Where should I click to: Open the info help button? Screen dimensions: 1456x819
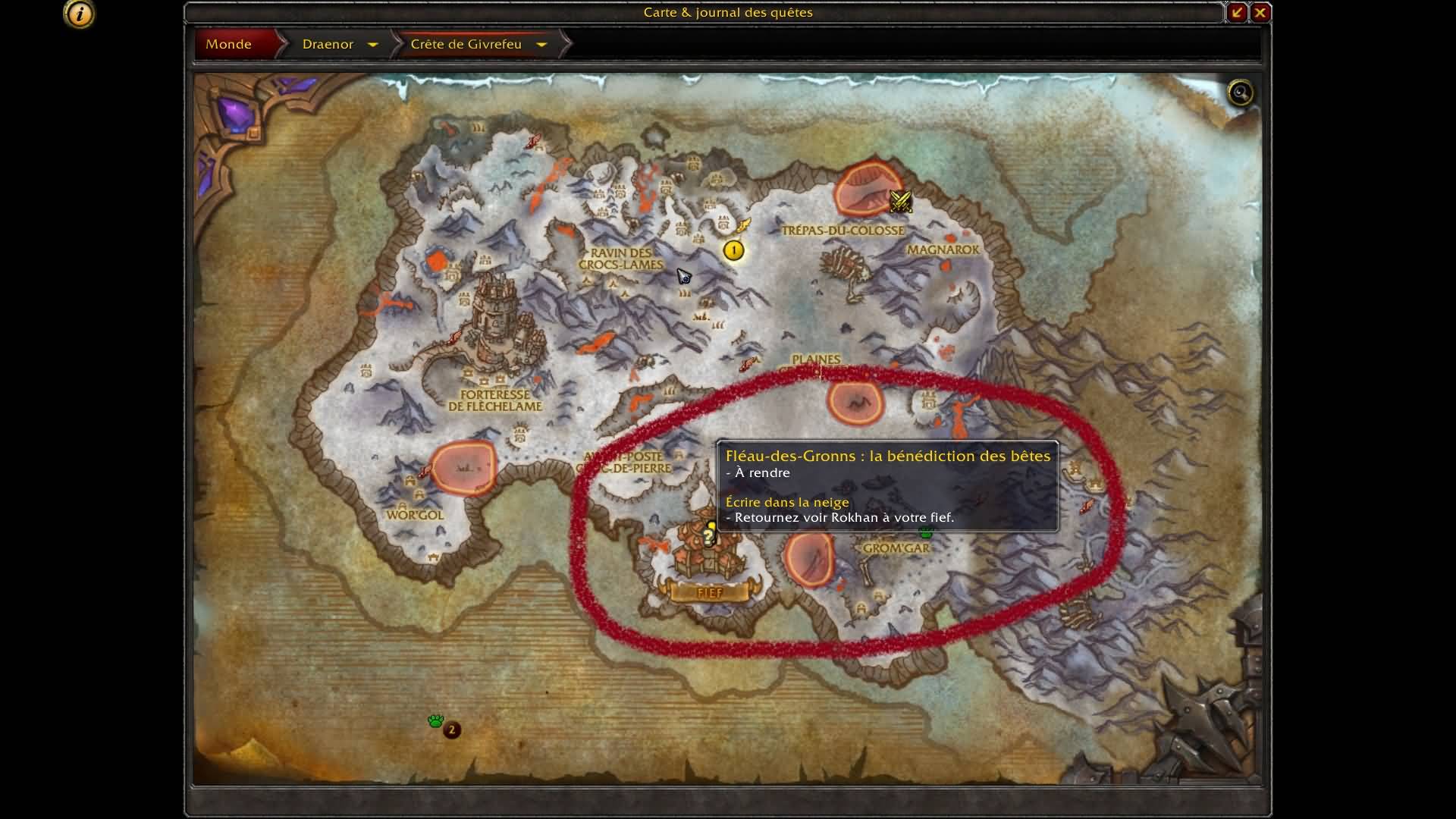[x=80, y=14]
